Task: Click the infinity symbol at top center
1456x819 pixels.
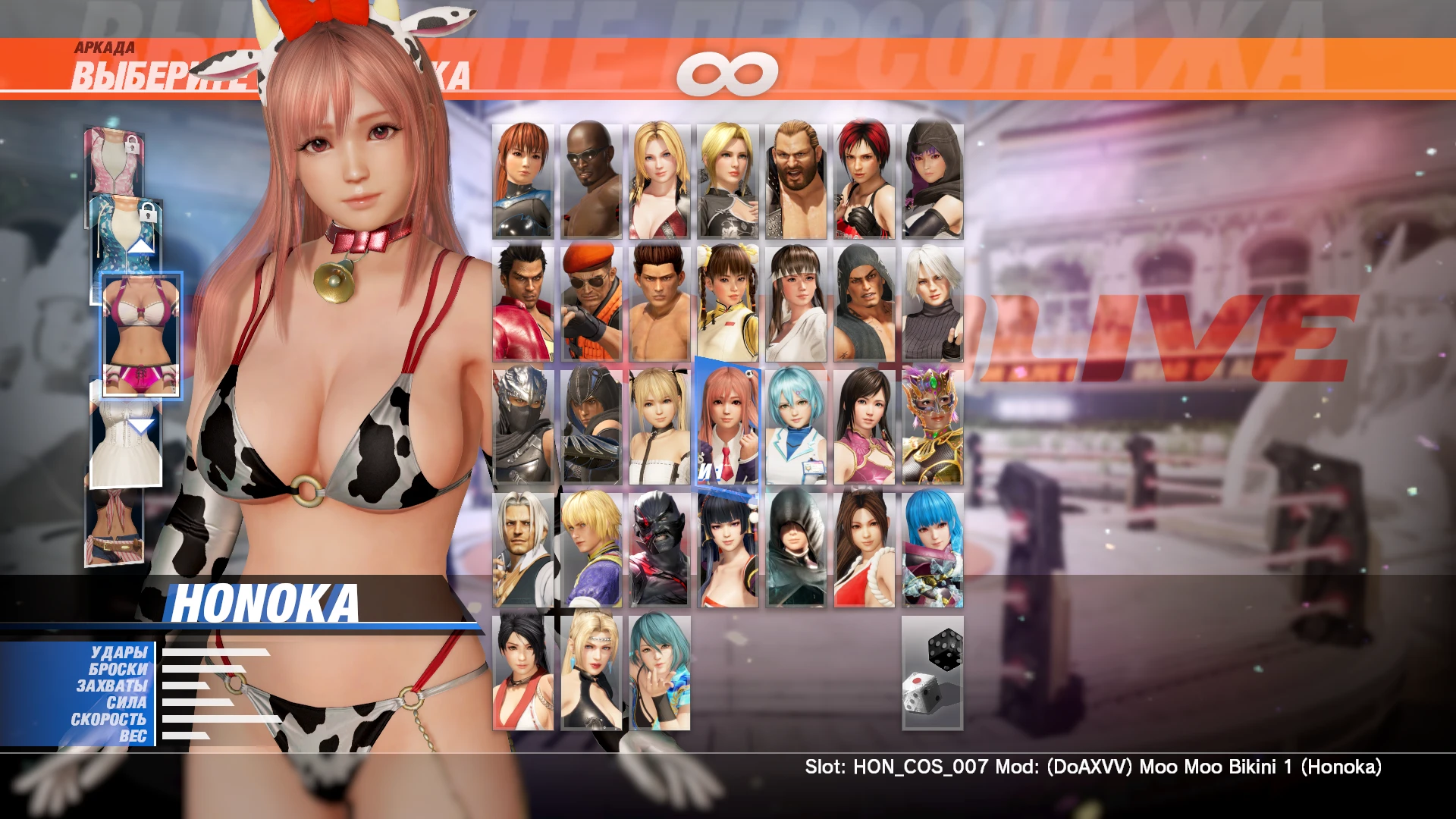Action: [x=728, y=72]
